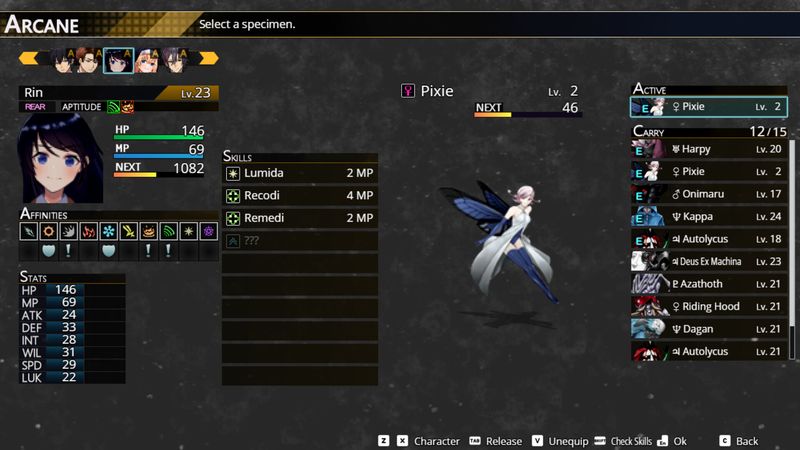The image size is (800, 450).
Task: Select the Lumida skill row
Action: [300, 173]
